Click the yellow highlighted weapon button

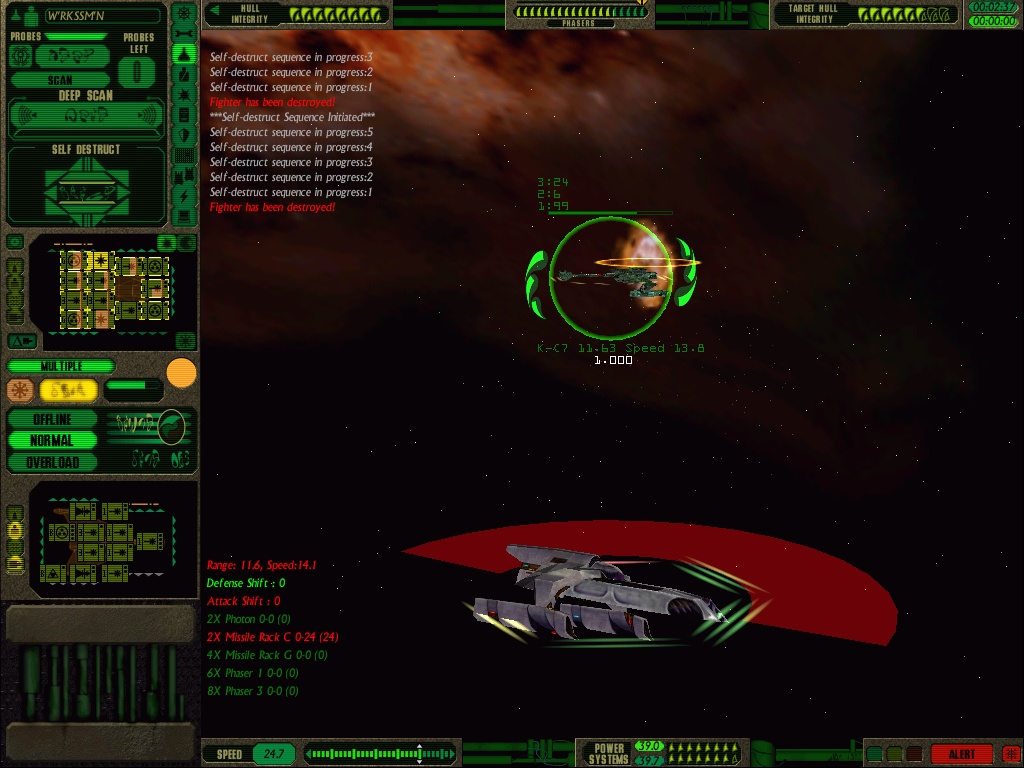(68, 390)
